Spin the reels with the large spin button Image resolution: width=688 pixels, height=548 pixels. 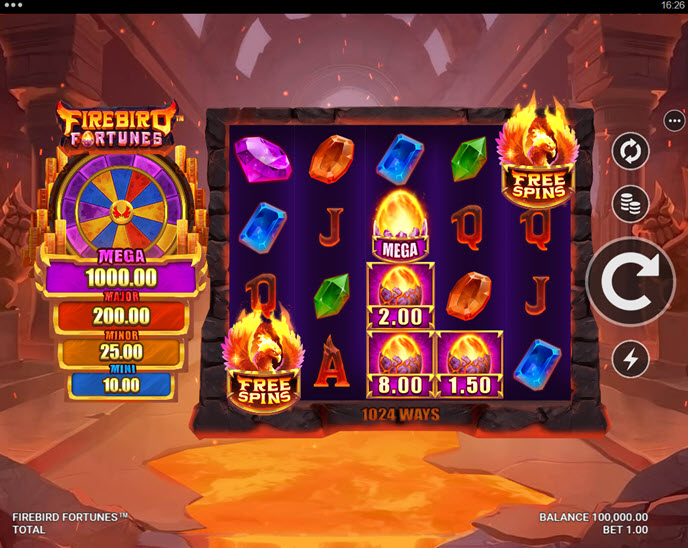click(x=631, y=282)
